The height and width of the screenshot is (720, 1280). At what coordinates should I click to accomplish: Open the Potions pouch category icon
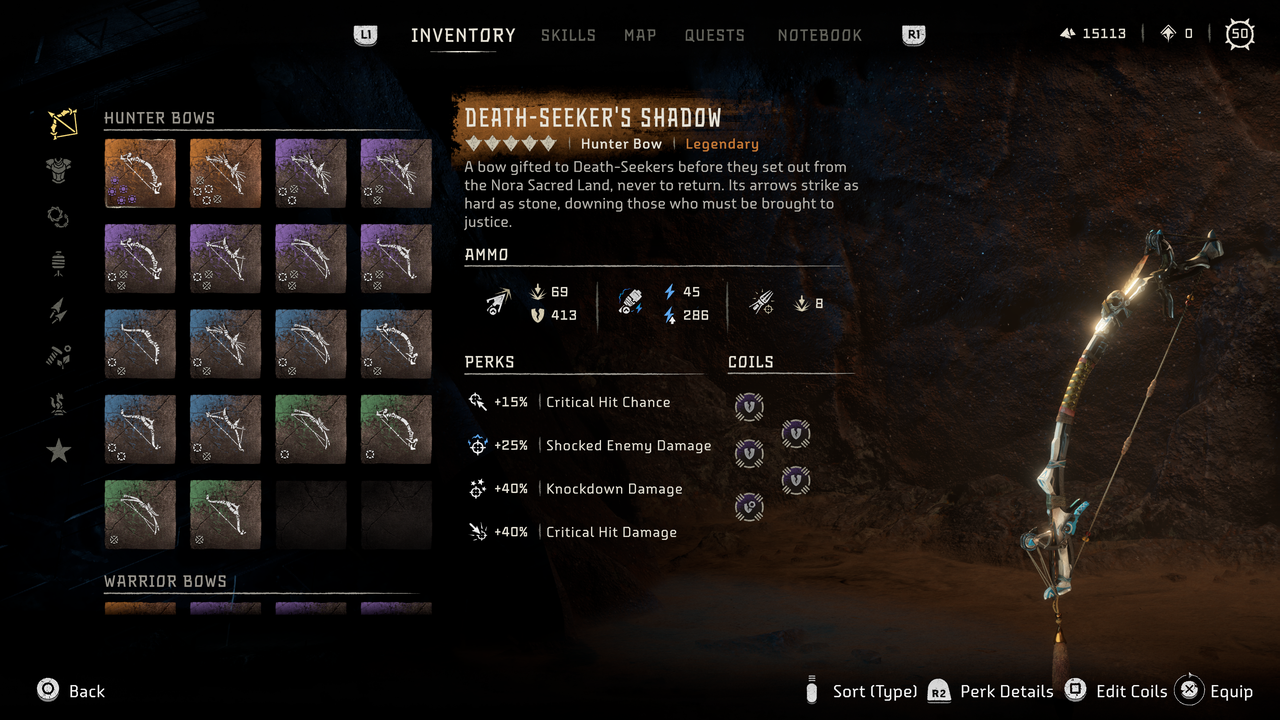(x=57, y=262)
